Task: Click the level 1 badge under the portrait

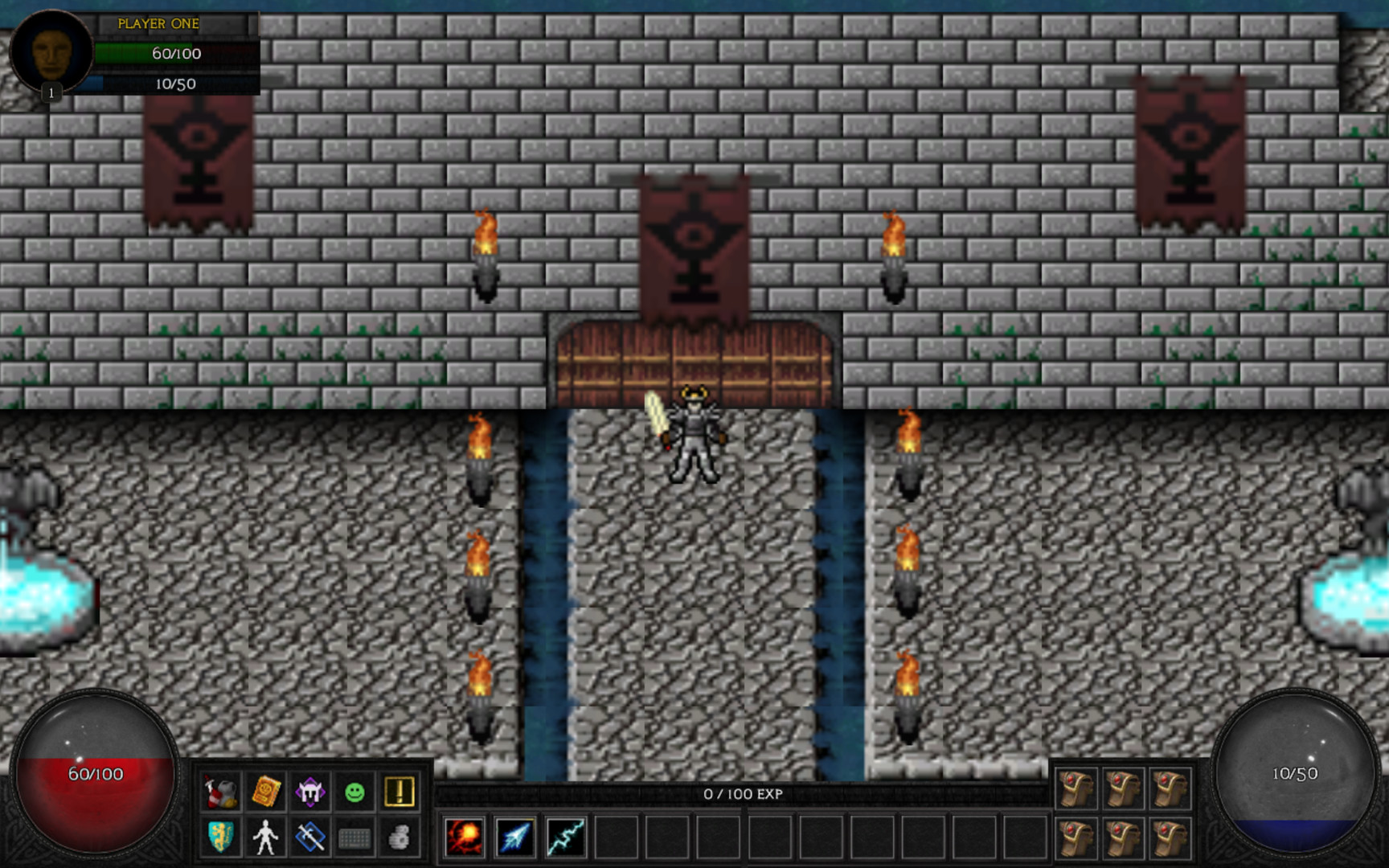Action: [x=51, y=92]
